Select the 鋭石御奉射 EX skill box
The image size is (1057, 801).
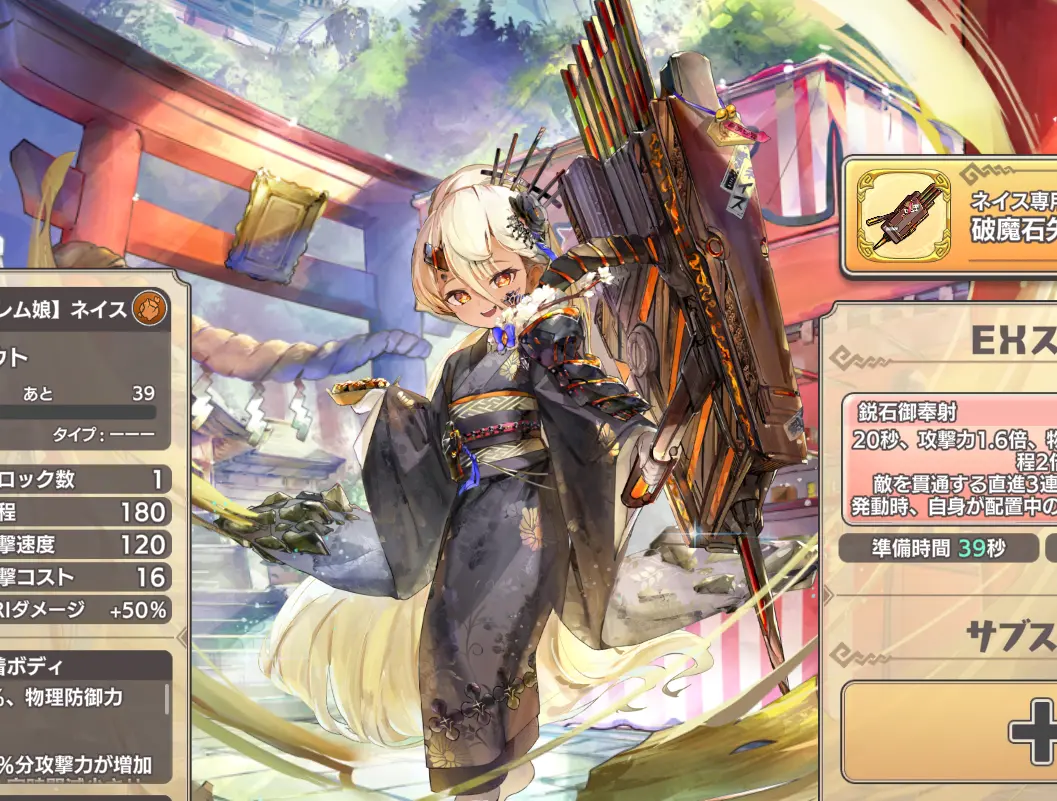950,461
